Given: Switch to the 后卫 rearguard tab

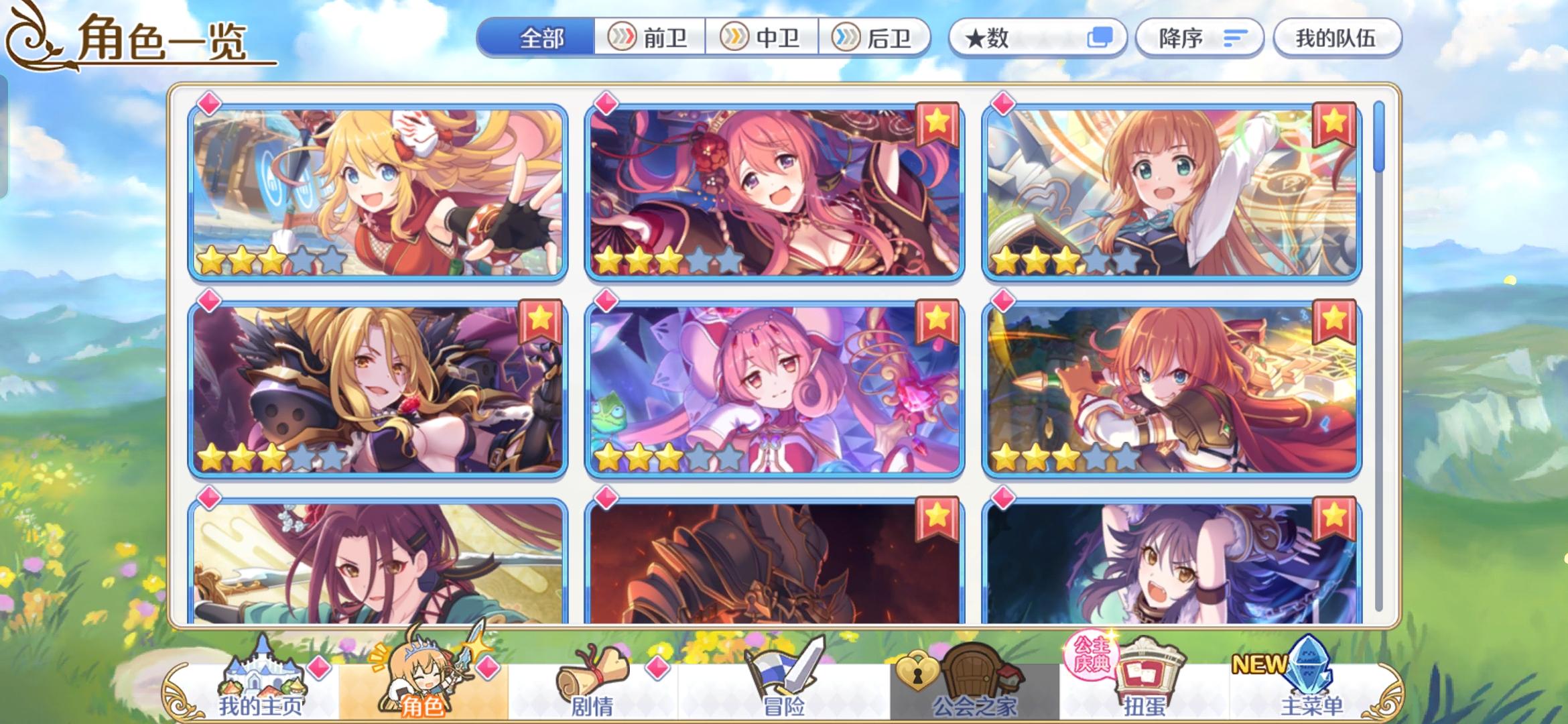Looking at the screenshot, I should tap(874, 38).
